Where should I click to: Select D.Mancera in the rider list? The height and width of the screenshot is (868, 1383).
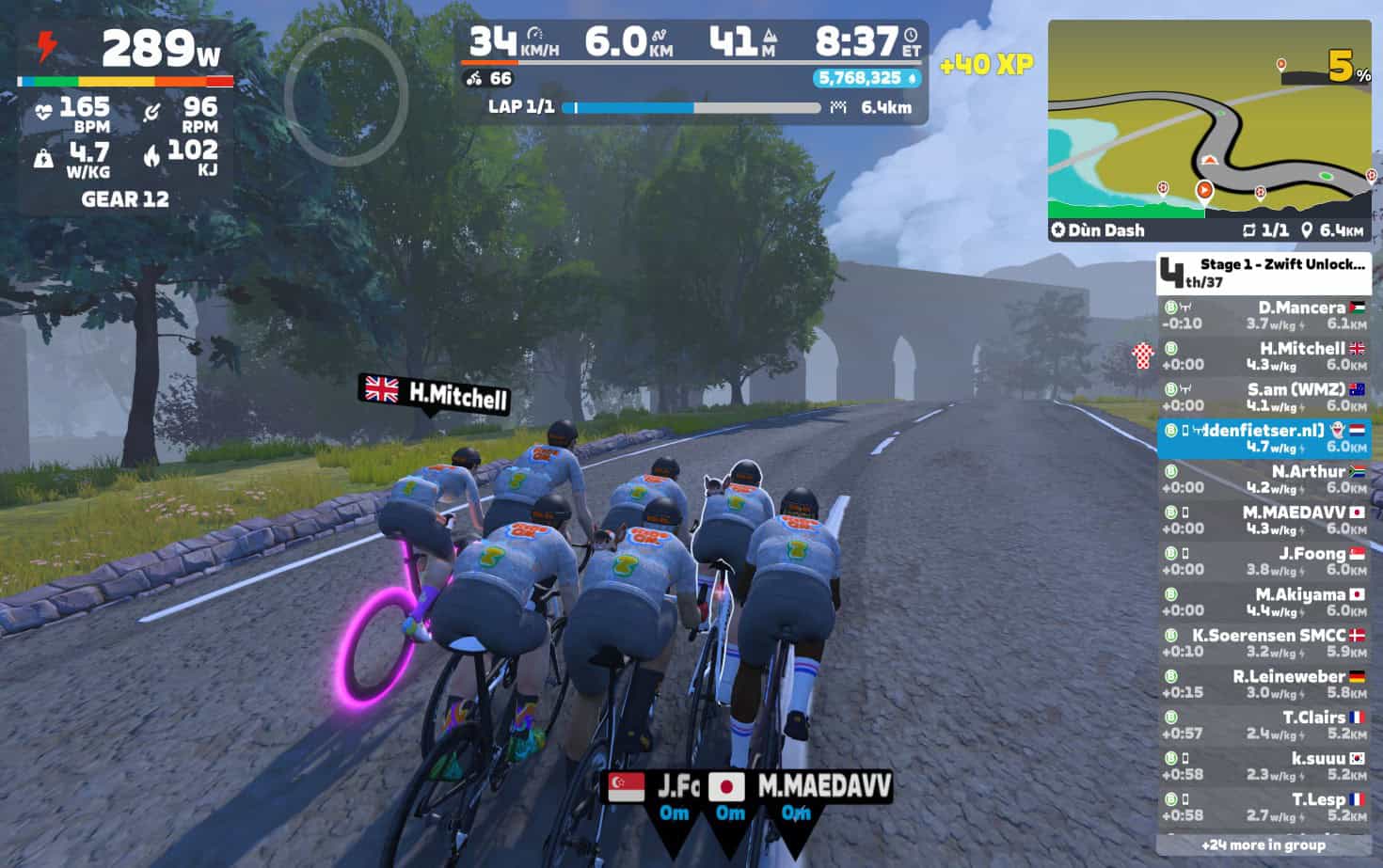(x=1263, y=315)
